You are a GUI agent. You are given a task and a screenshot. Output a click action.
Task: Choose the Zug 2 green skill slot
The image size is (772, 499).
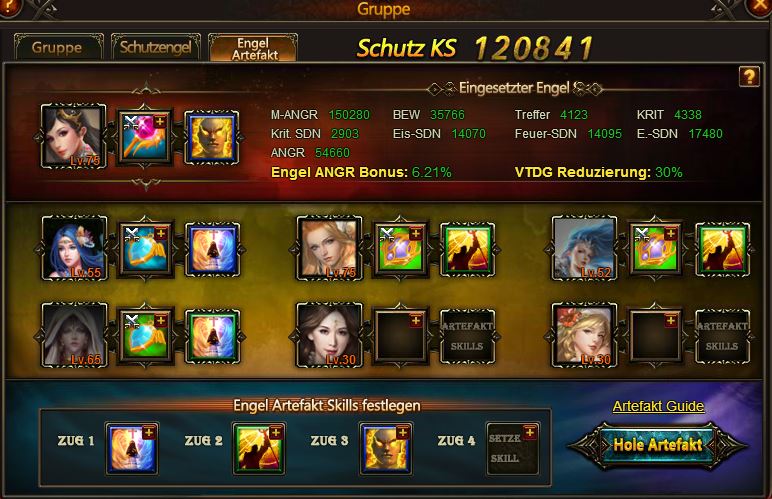[x=259, y=447]
